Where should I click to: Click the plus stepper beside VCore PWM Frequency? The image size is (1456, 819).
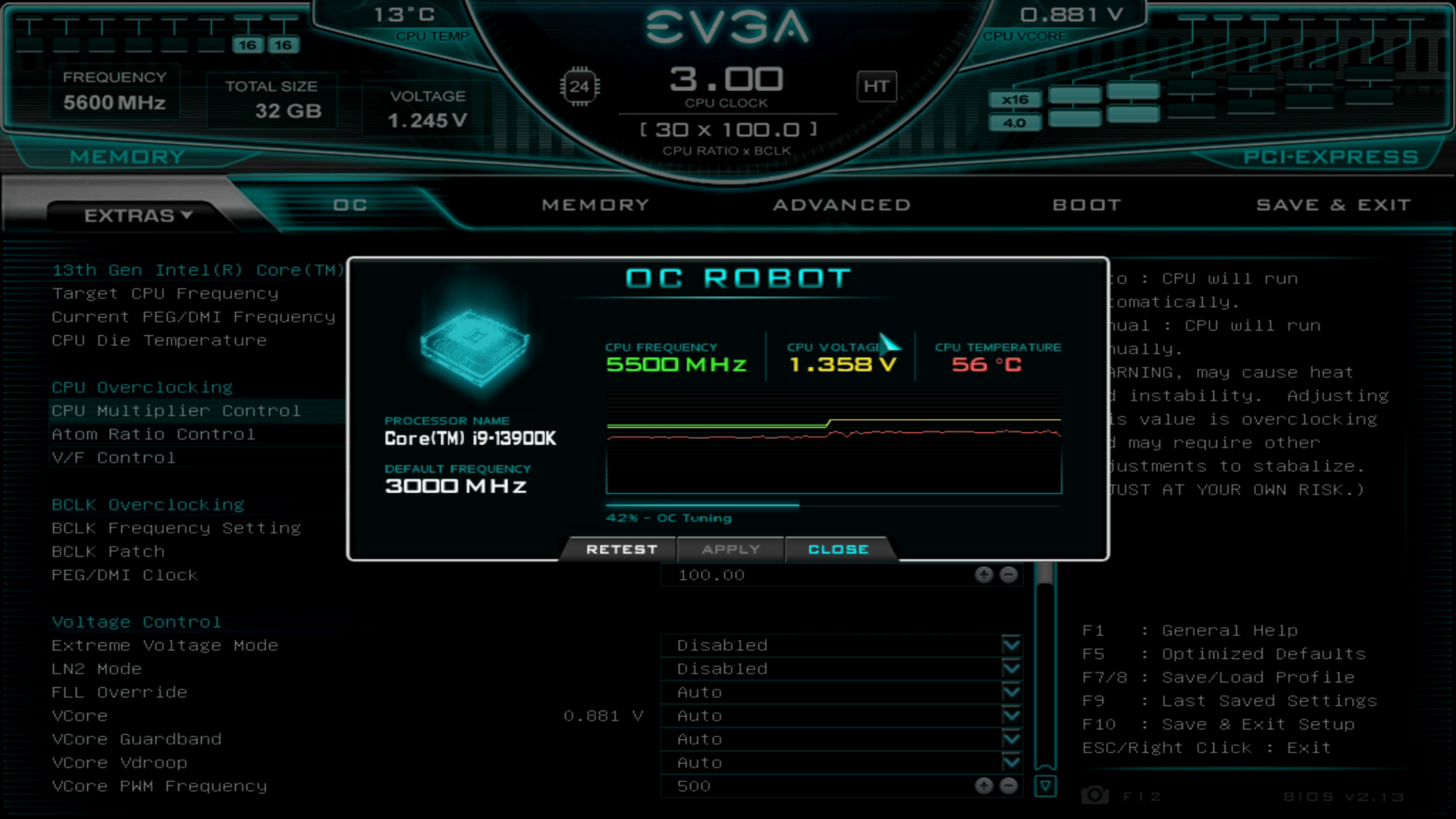984,786
